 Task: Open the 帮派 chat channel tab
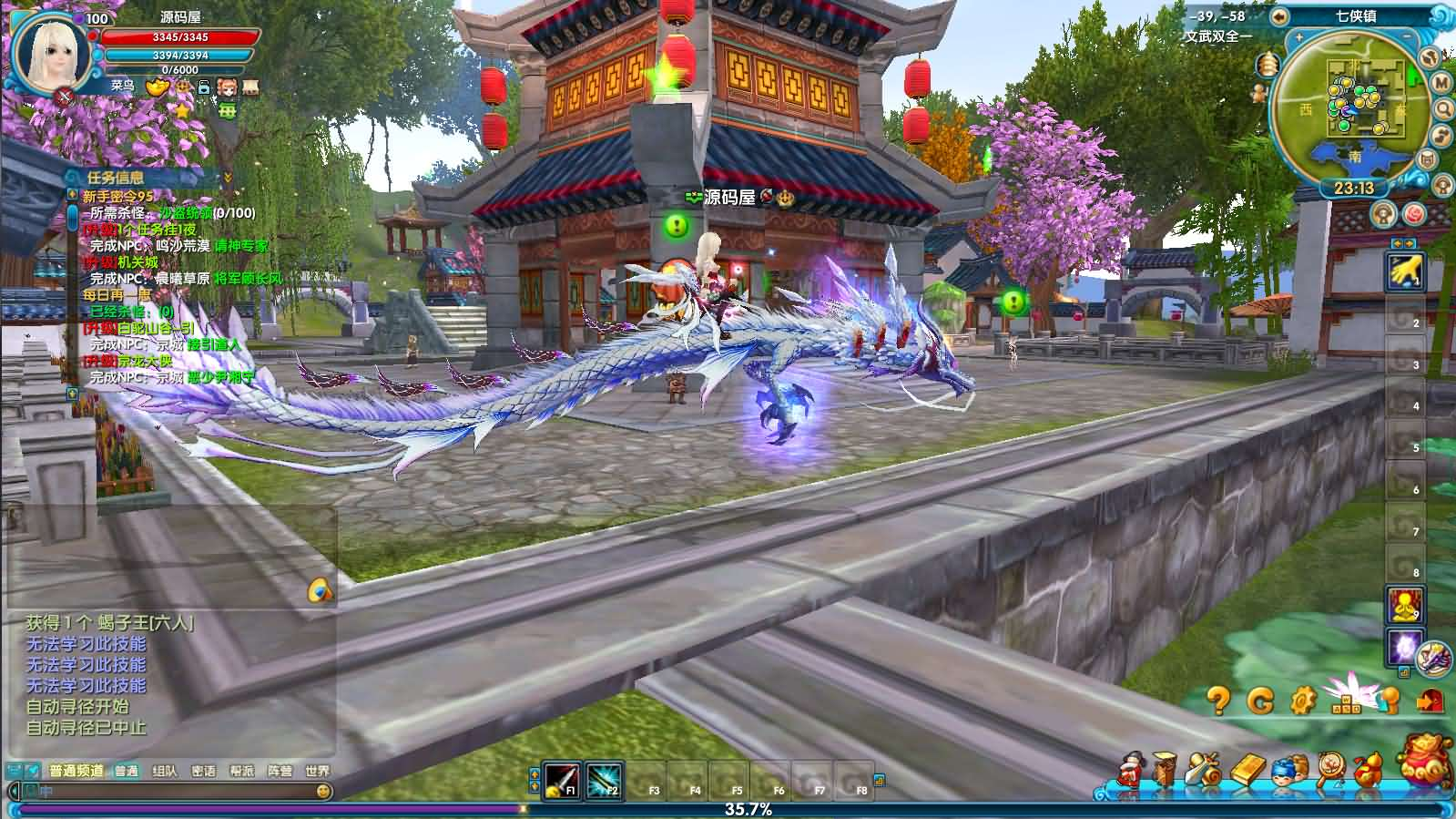click(242, 771)
